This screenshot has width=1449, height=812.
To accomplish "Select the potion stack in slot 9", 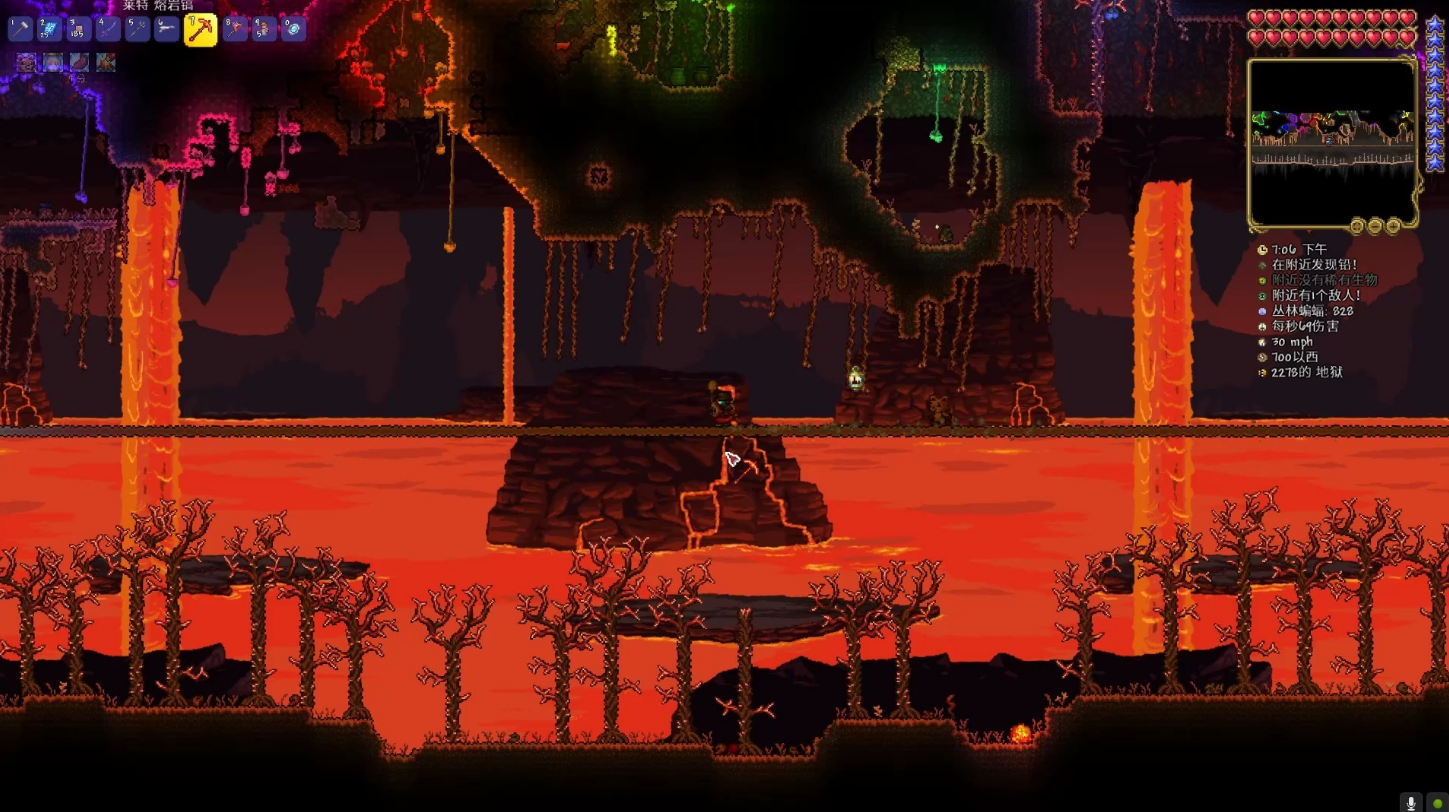I will 264,29.
